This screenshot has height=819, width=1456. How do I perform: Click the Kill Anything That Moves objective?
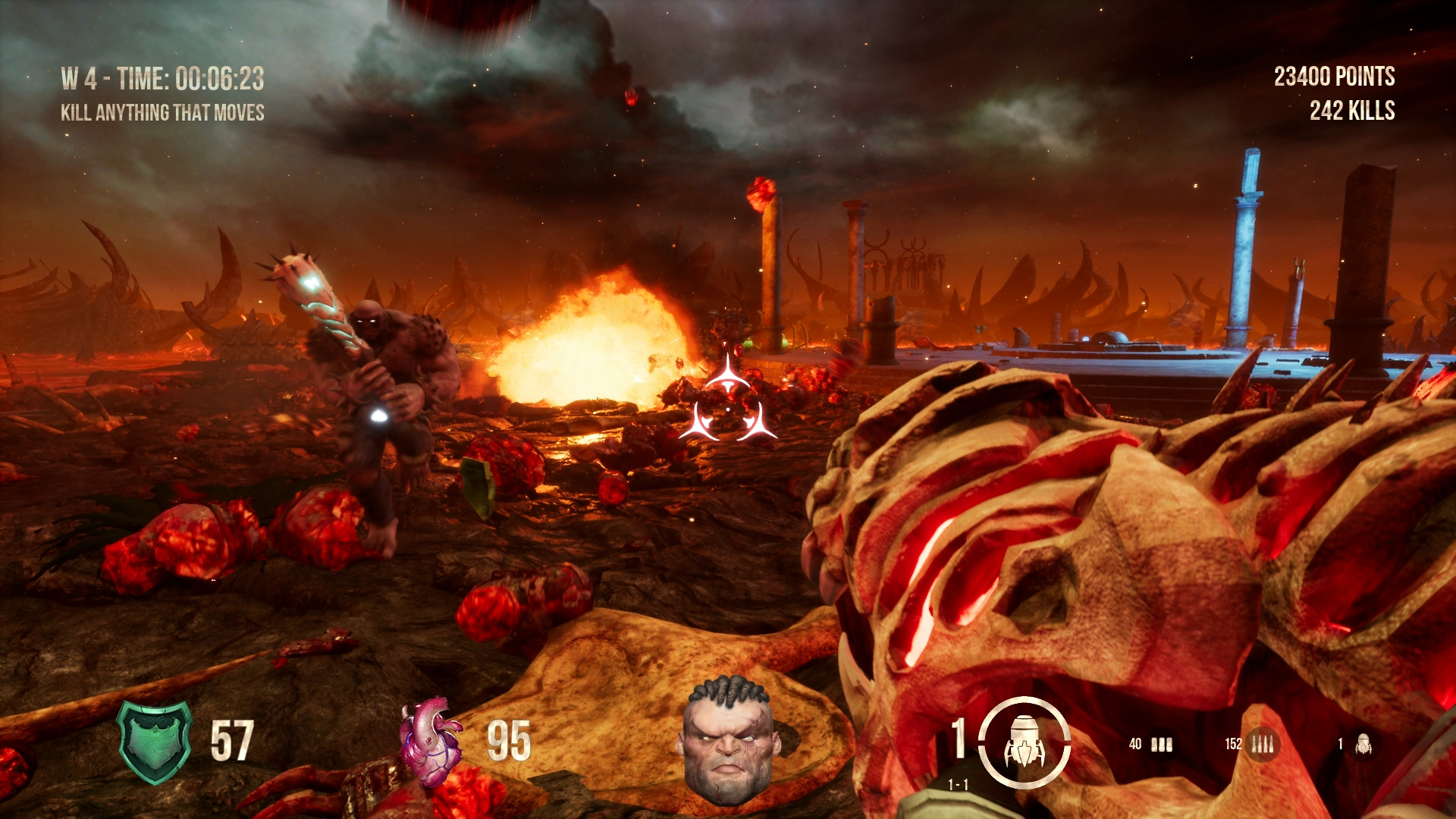pyautogui.click(x=162, y=113)
